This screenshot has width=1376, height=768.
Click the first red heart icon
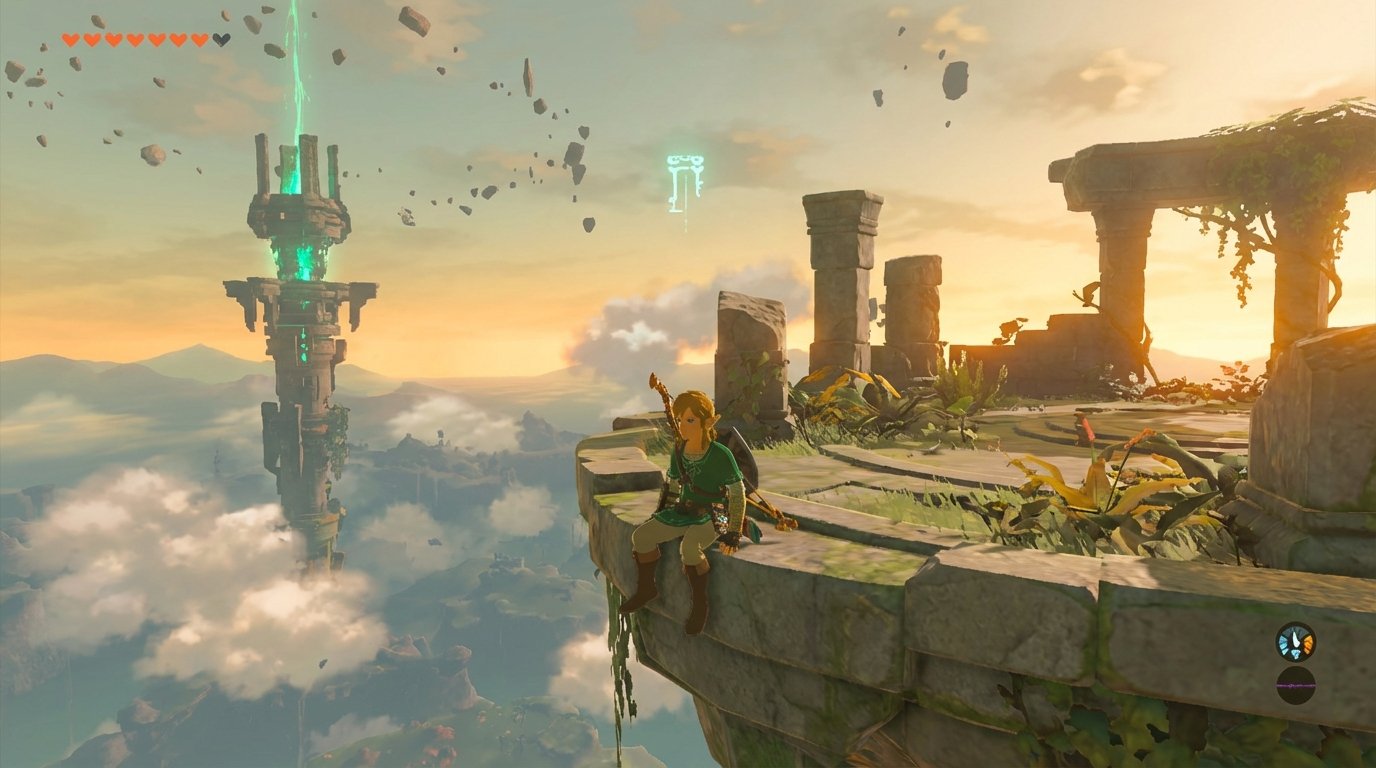(72, 40)
